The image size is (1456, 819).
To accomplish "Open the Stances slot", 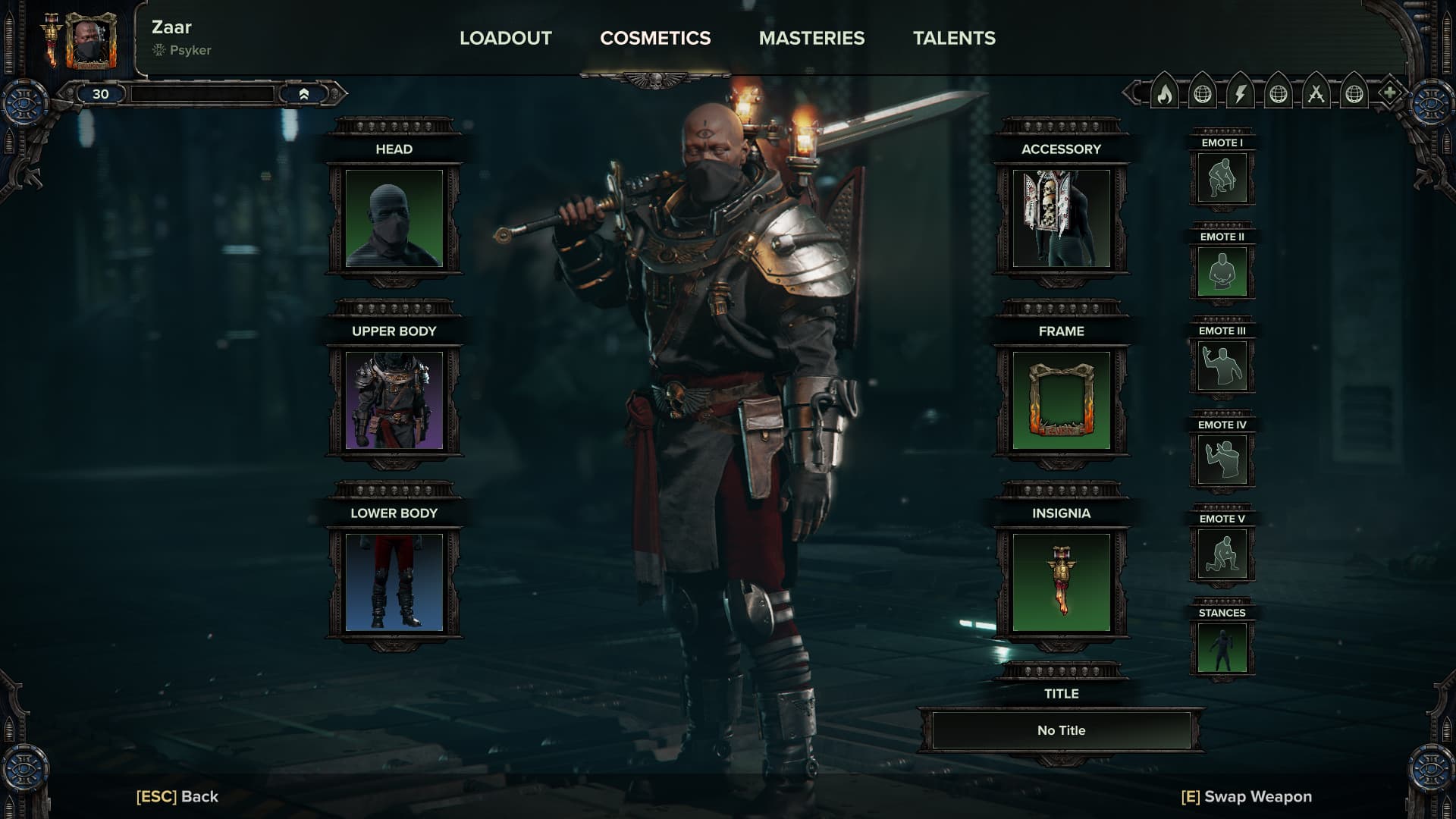I will (x=1222, y=648).
